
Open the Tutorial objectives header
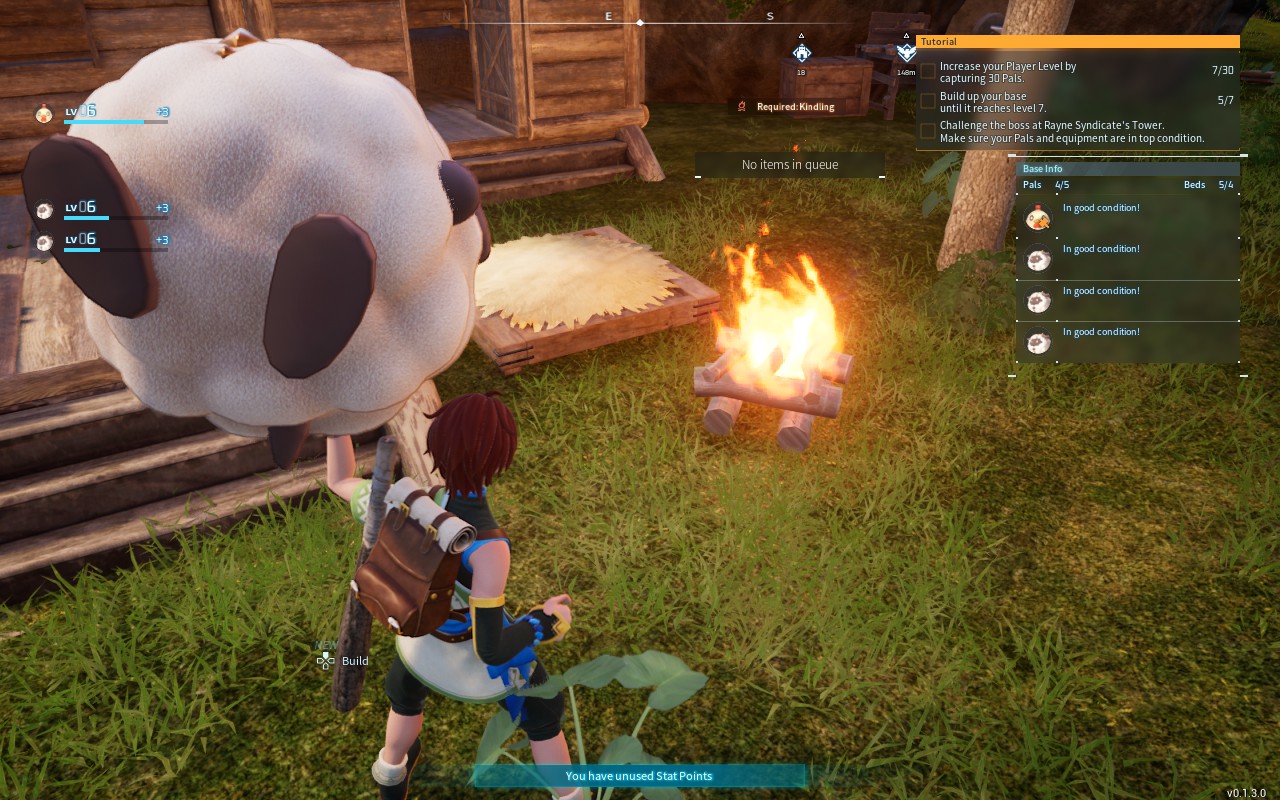[1077, 42]
